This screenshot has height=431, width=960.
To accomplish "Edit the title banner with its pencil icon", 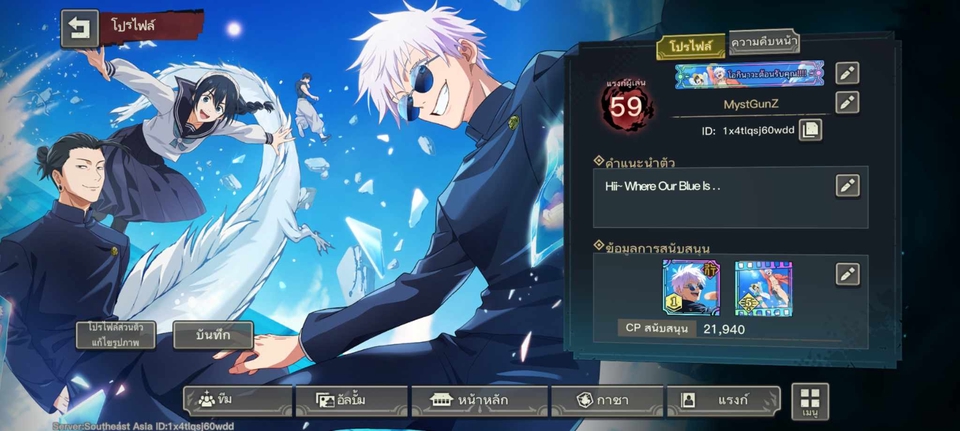I will [x=847, y=73].
